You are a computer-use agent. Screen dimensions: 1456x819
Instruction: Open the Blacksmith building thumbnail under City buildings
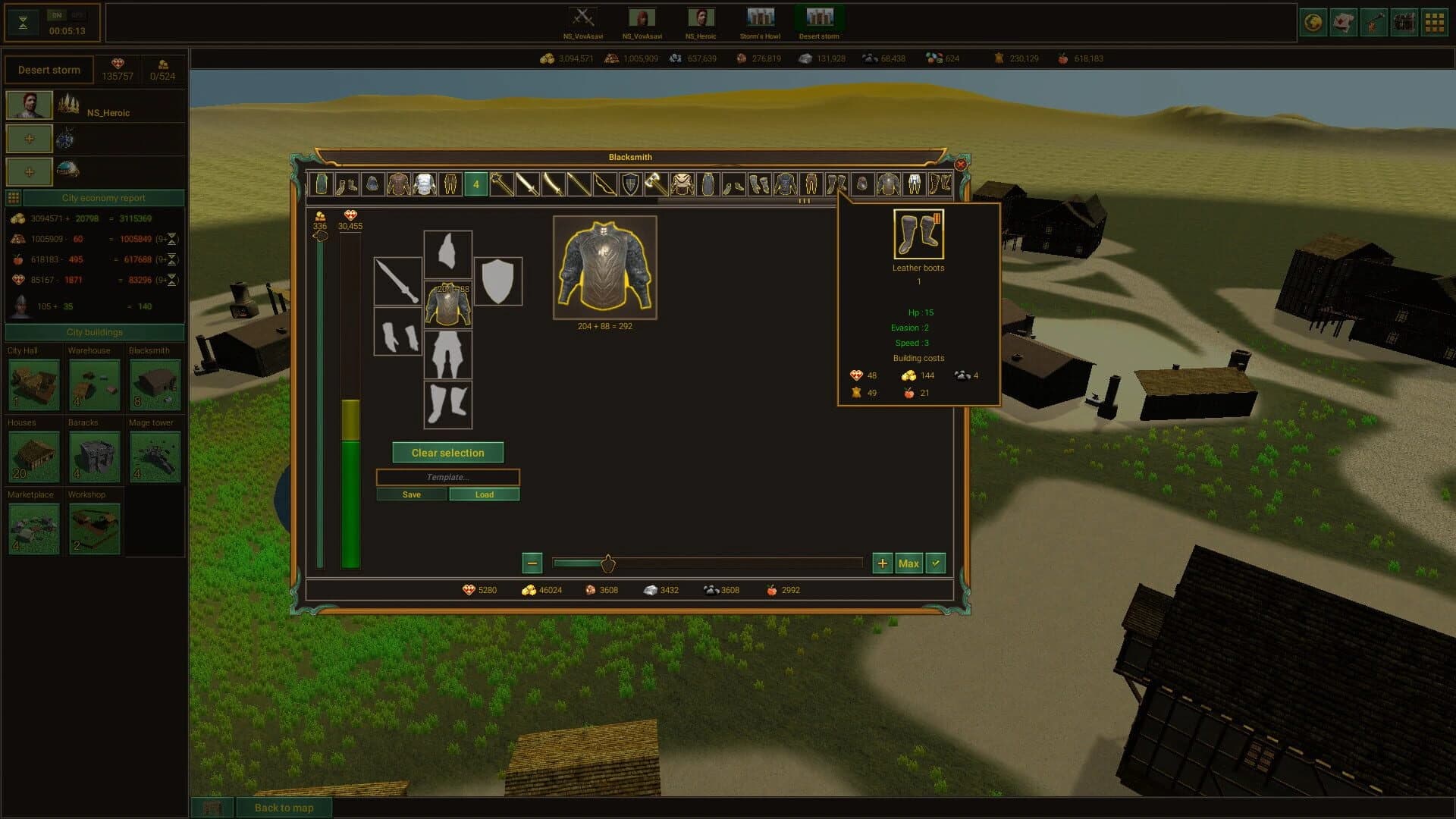[x=155, y=386]
